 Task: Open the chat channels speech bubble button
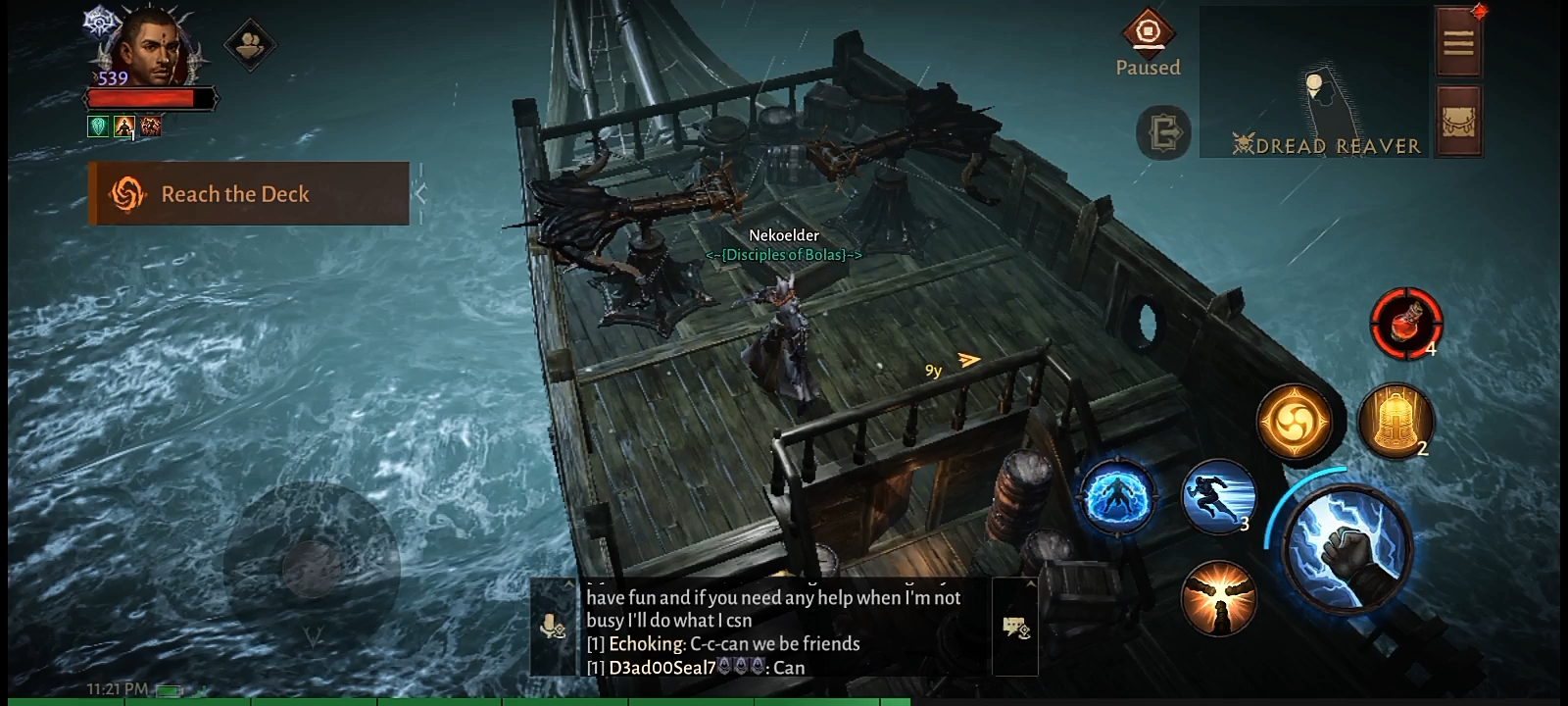1015,626
